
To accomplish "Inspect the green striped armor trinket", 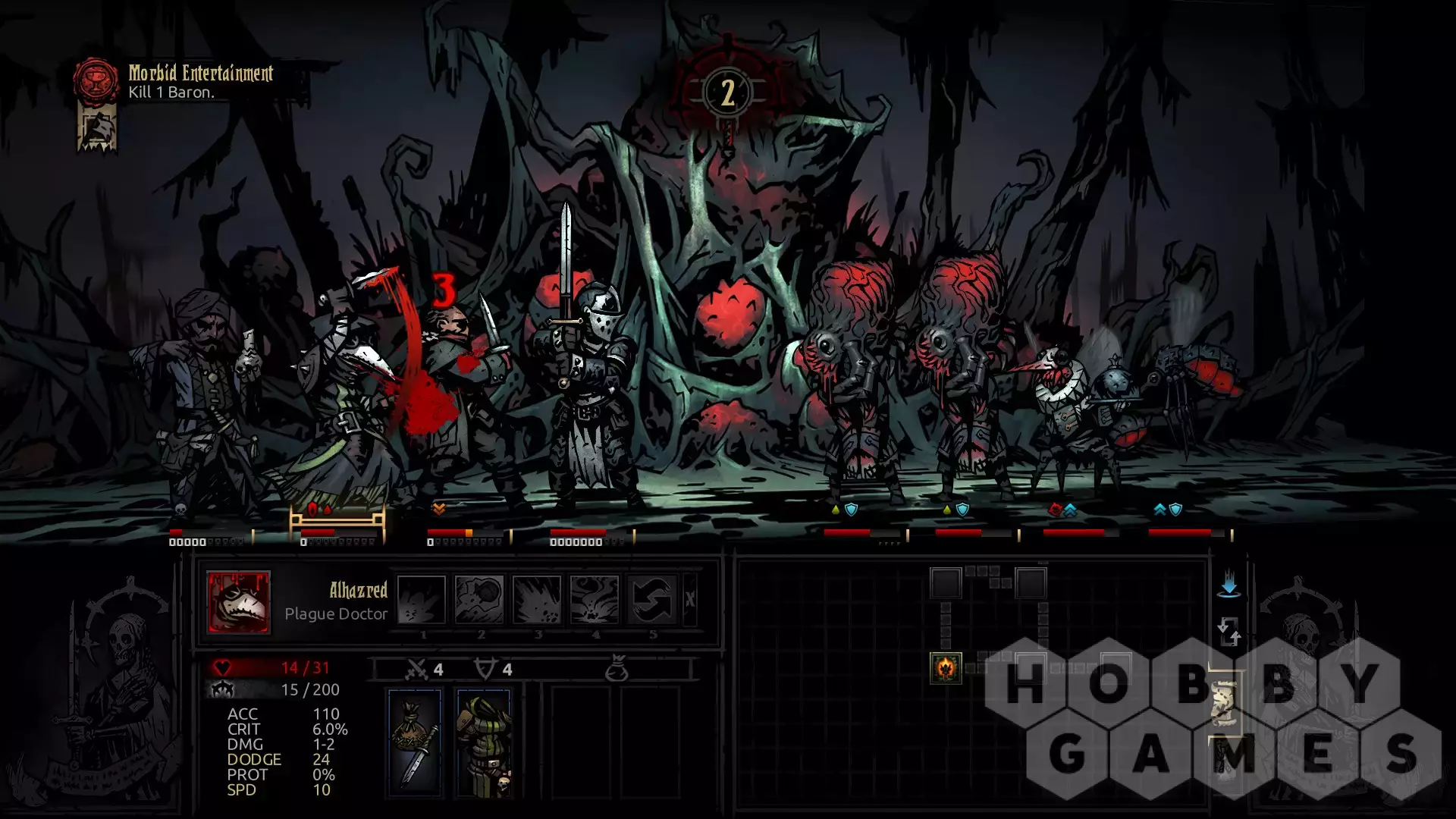I will click(x=484, y=743).
